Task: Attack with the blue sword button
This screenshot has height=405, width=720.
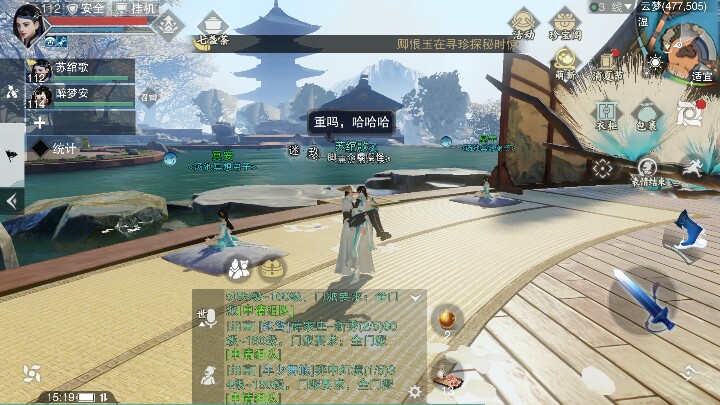Action: pyautogui.click(x=637, y=300)
